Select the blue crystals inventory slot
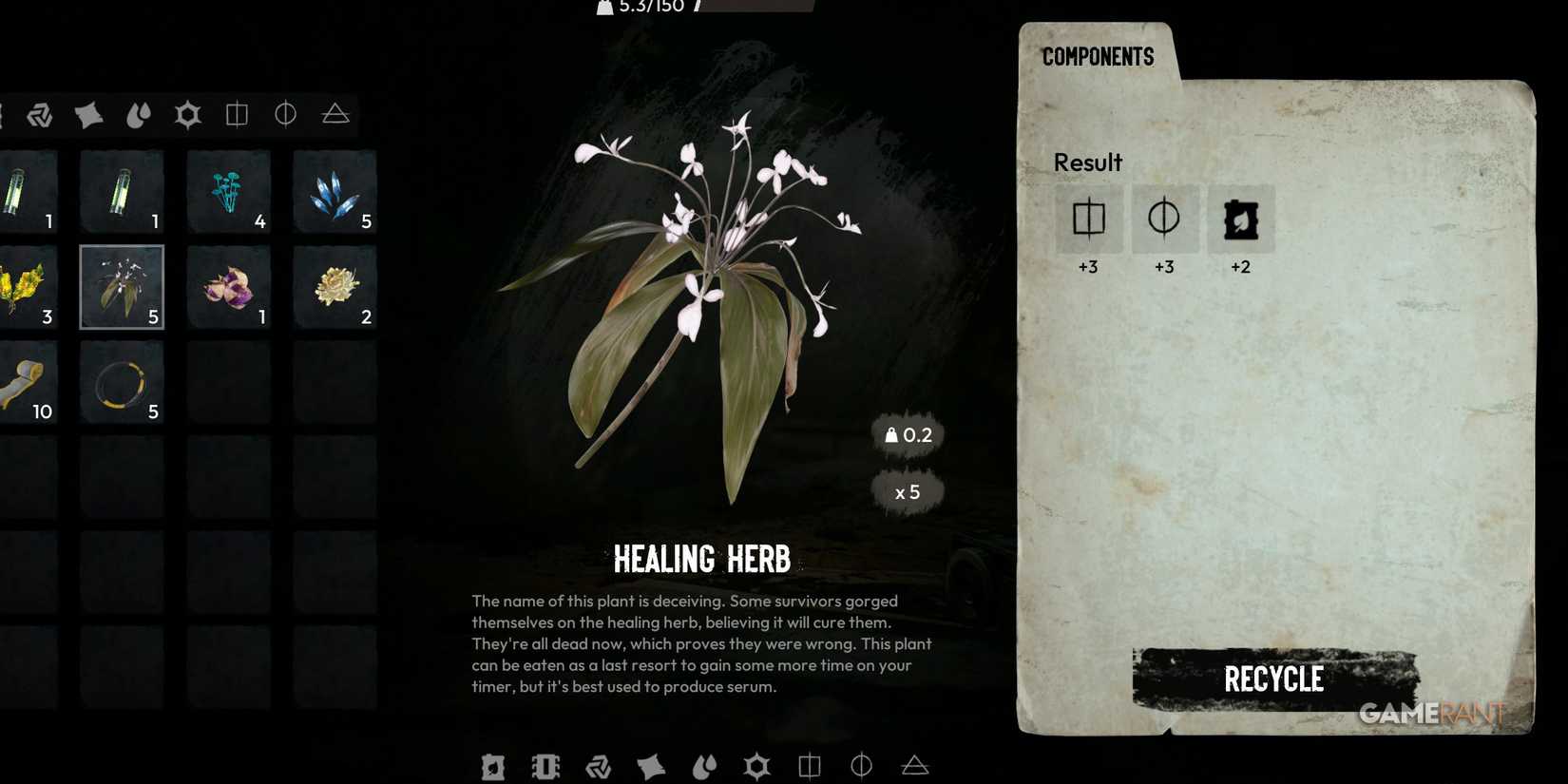Screen dimensions: 1568x784 coord(335,192)
